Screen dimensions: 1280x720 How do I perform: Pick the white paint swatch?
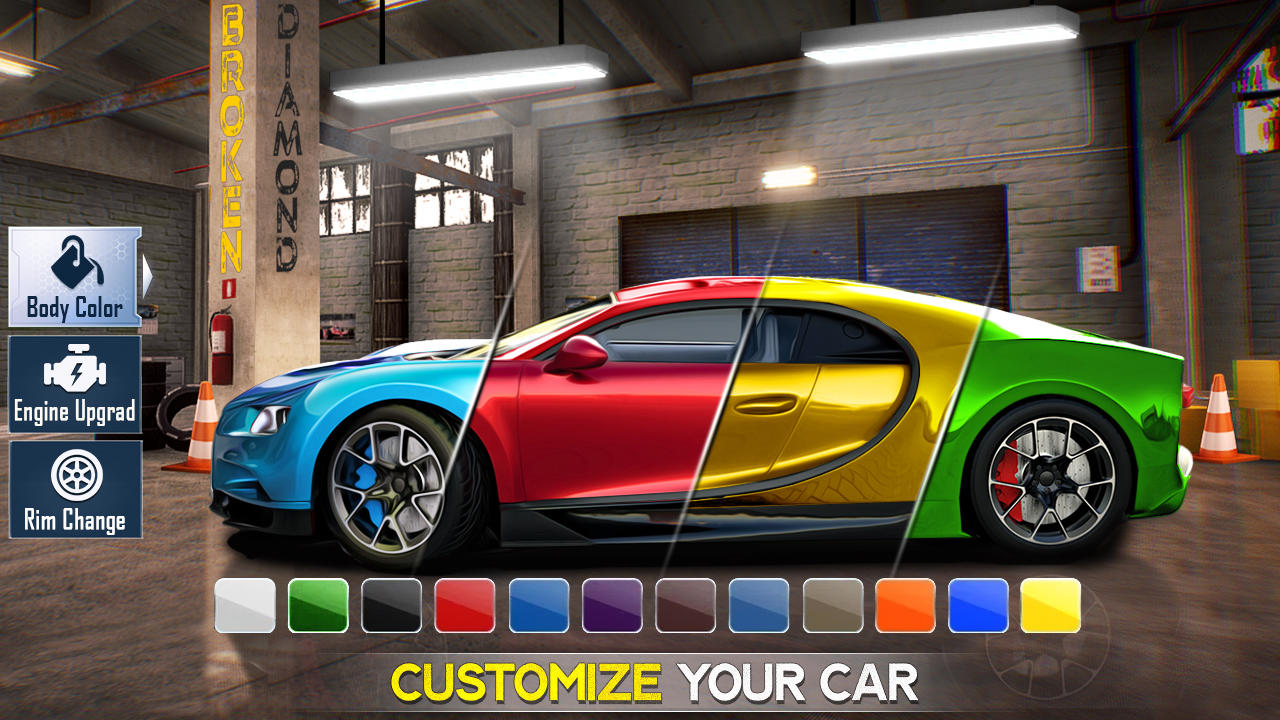coord(243,605)
